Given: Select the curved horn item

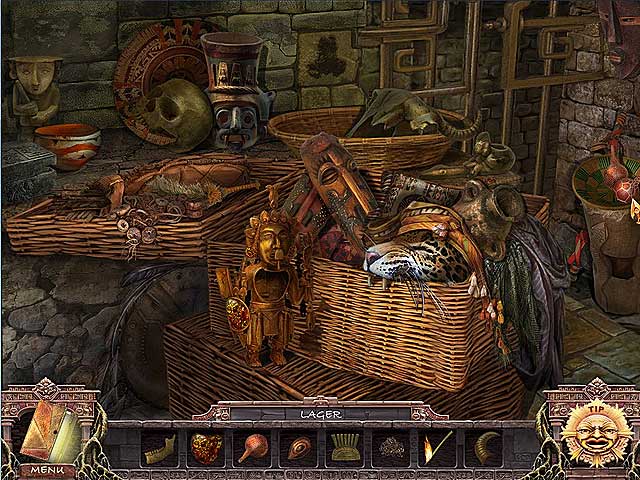Looking at the screenshot, I should point(483,446).
